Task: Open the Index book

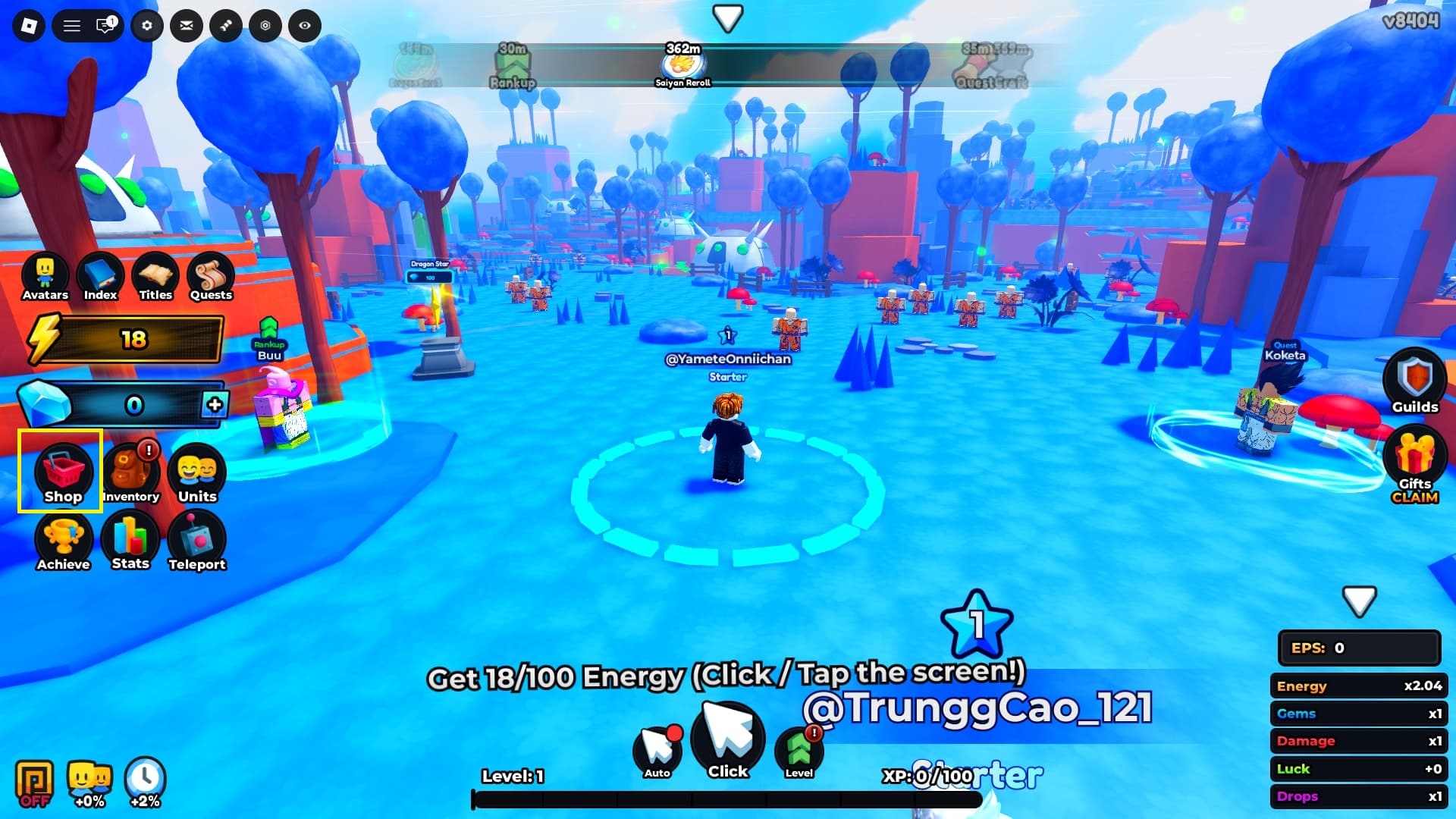Action: 100,277
